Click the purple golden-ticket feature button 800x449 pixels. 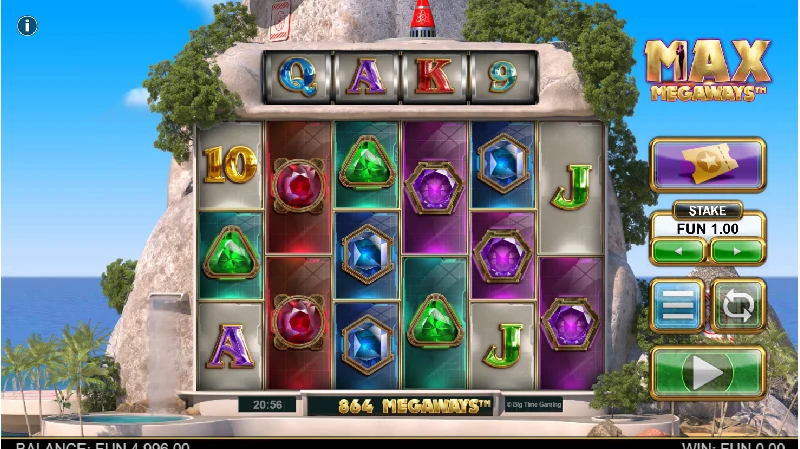point(707,164)
